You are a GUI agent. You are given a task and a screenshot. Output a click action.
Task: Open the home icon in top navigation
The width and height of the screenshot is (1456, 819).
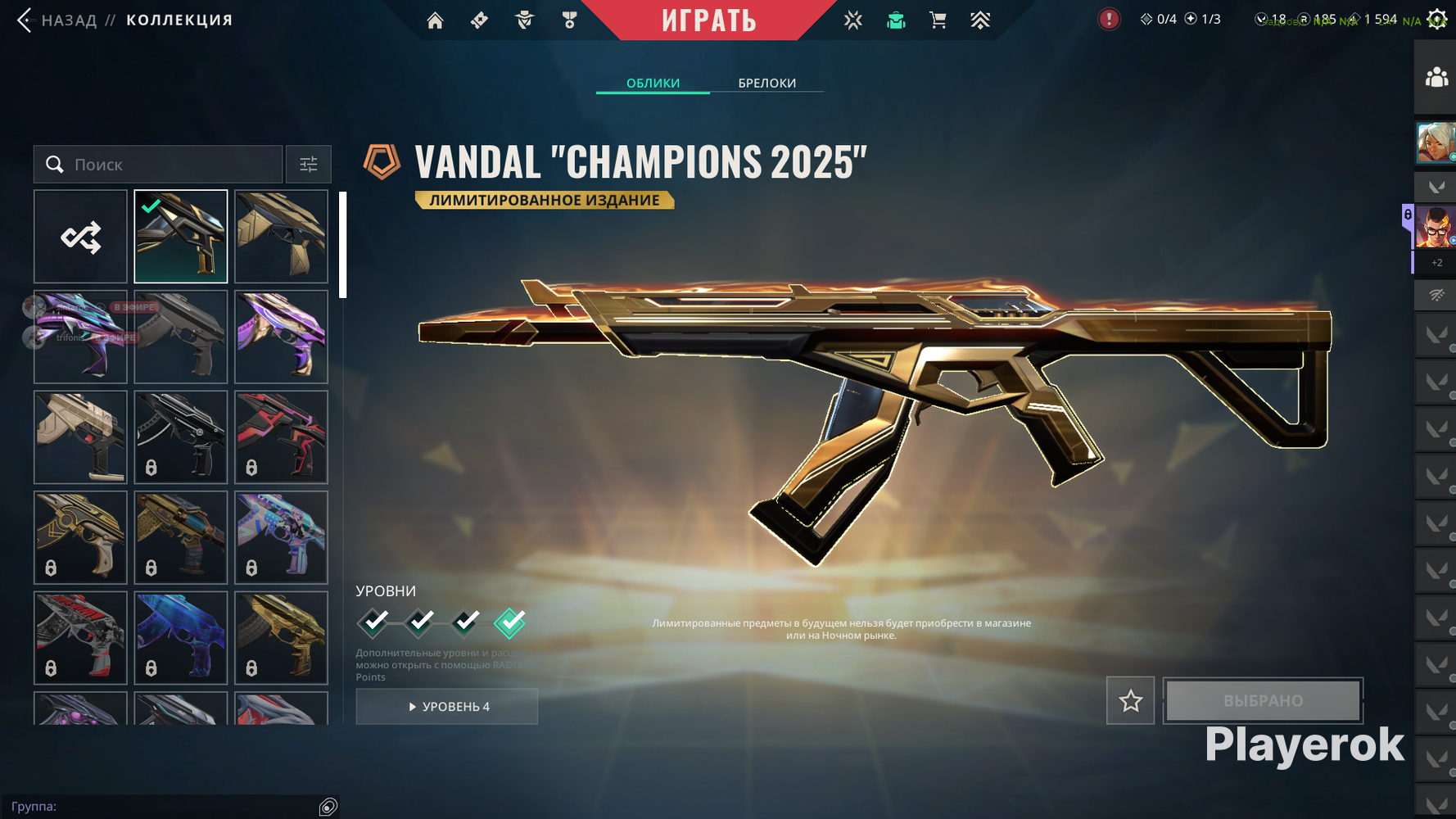tap(435, 20)
